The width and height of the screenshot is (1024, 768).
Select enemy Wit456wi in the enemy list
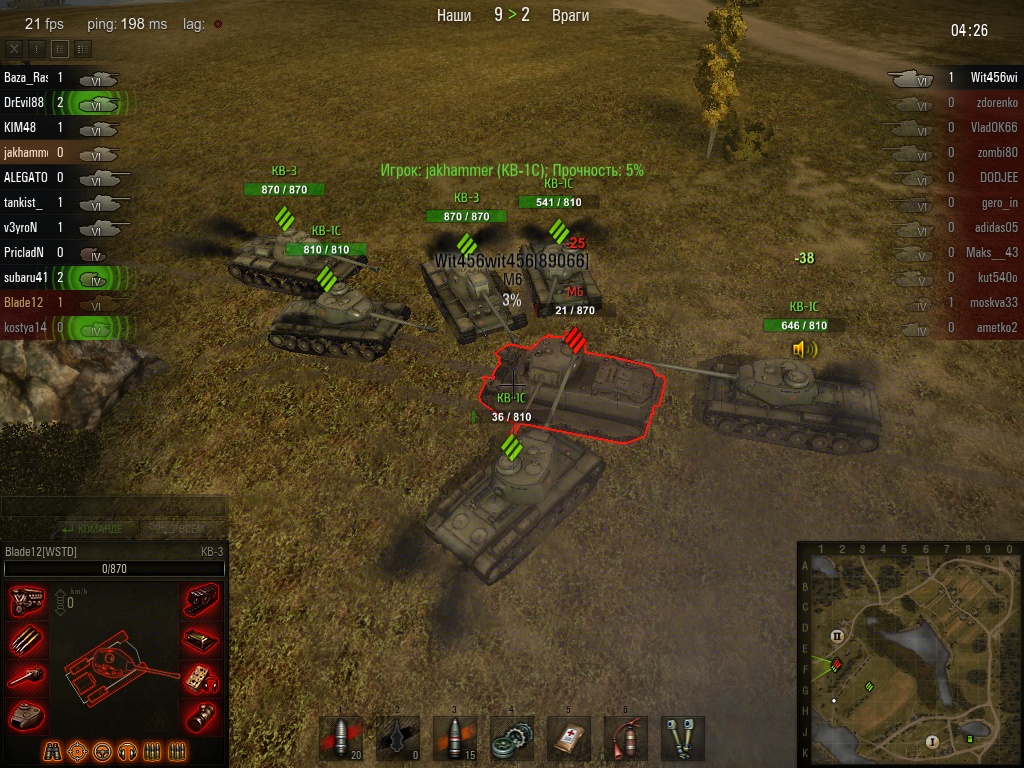coord(993,77)
